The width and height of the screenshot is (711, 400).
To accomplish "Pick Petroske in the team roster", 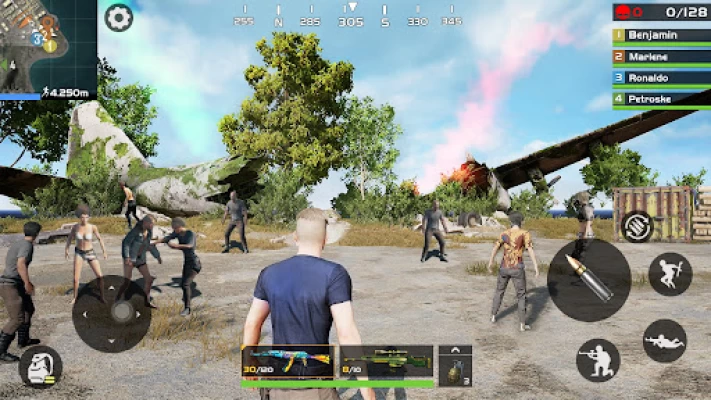I will [660, 99].
